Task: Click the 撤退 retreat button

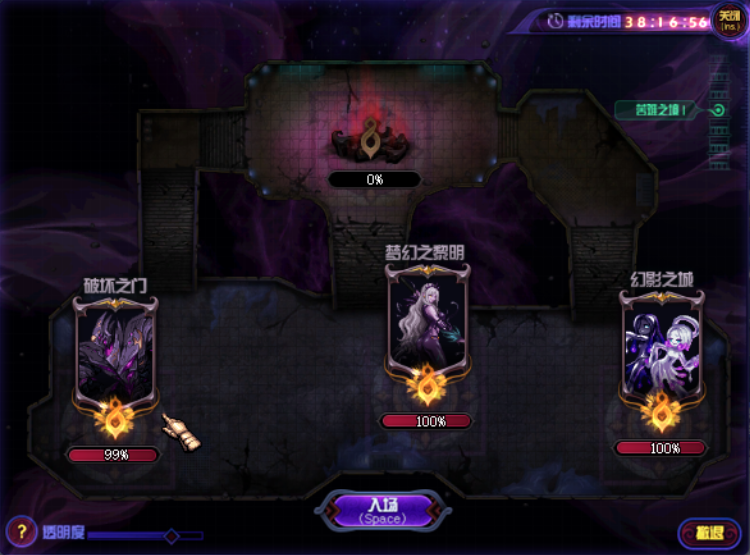Action: 708,533
